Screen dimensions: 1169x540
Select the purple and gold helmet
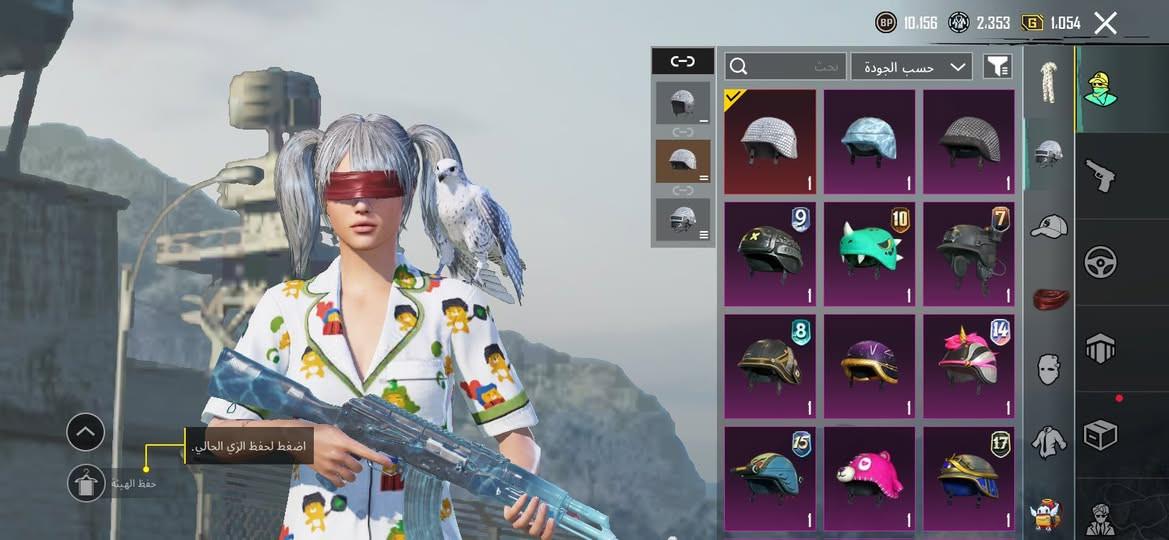[869, 366]
